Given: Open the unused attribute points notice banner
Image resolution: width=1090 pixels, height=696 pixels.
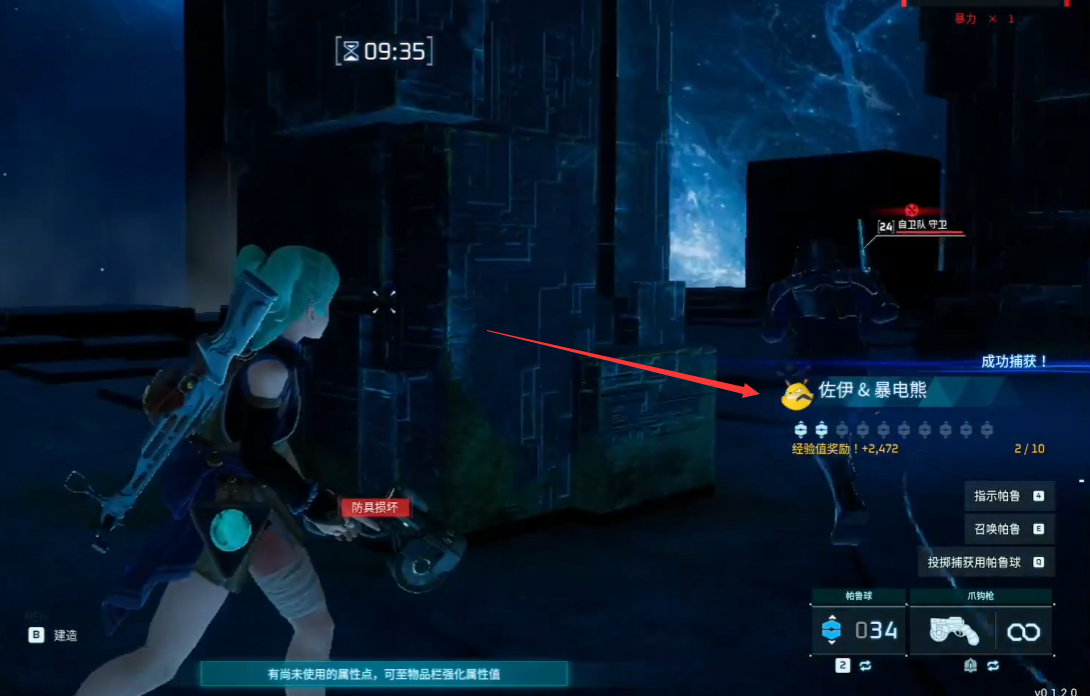Looking at the screenshot, I should coord(384,674).
